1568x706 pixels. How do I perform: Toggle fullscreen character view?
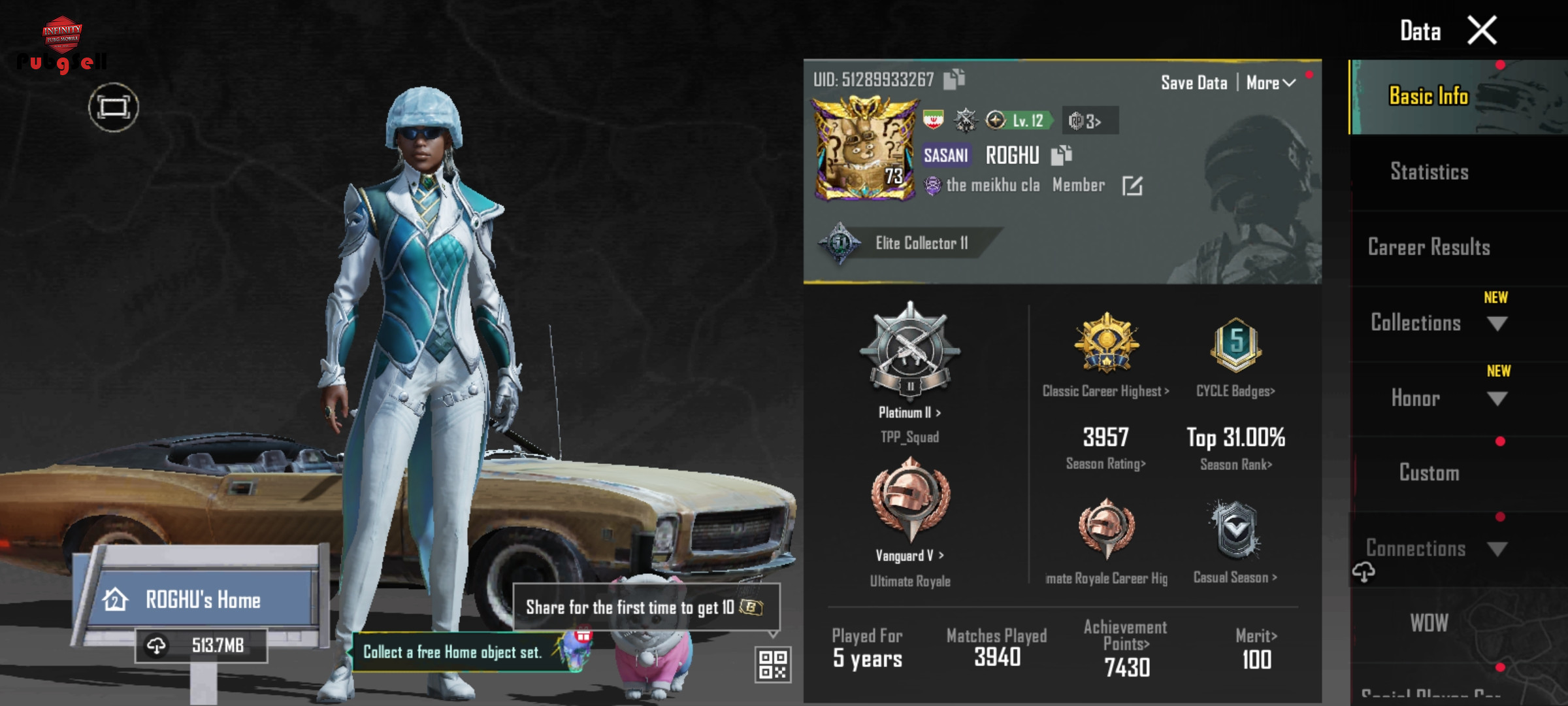(x=114, y=107)
